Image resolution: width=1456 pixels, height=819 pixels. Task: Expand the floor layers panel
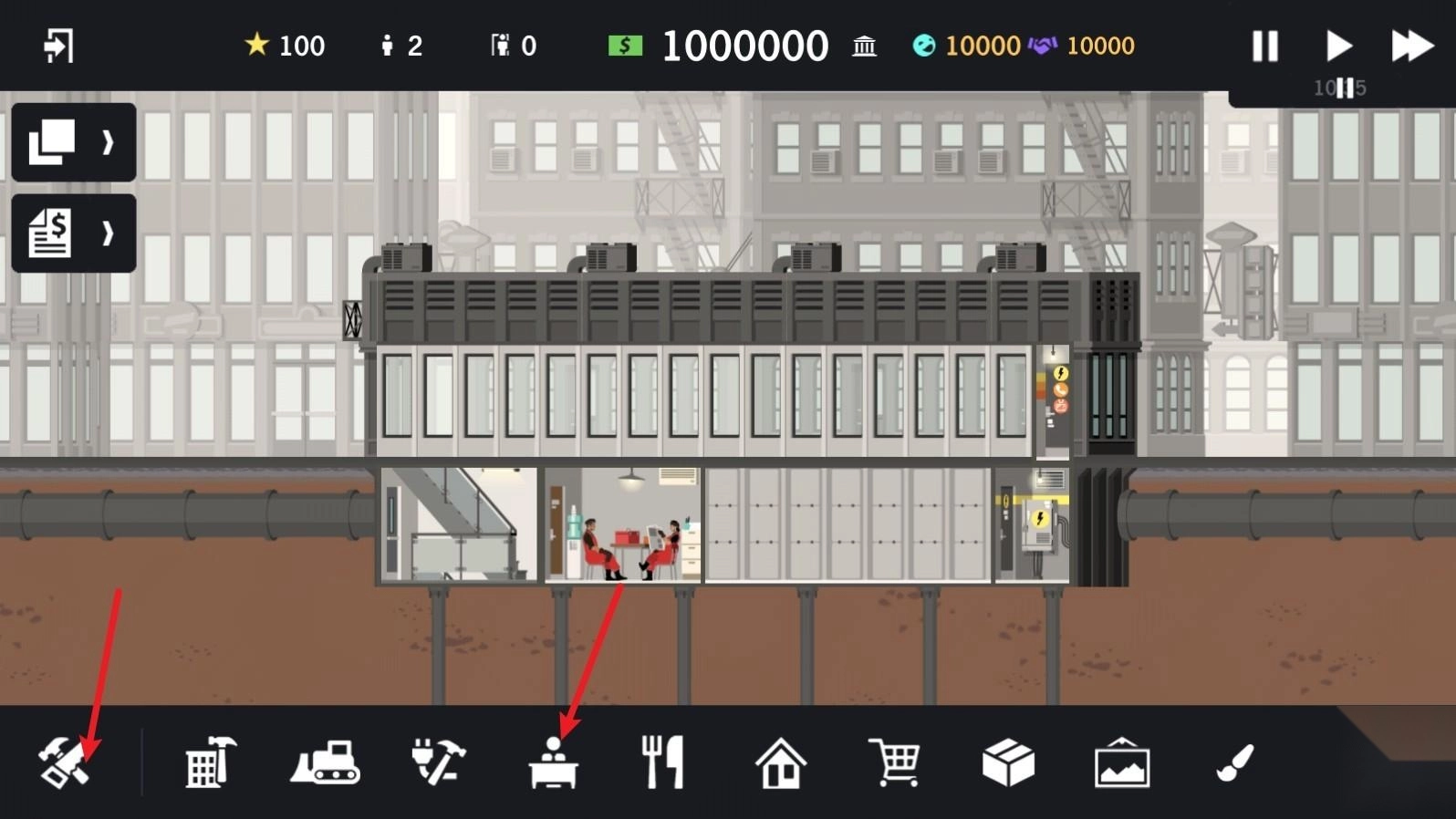click(x=73, y=142)
